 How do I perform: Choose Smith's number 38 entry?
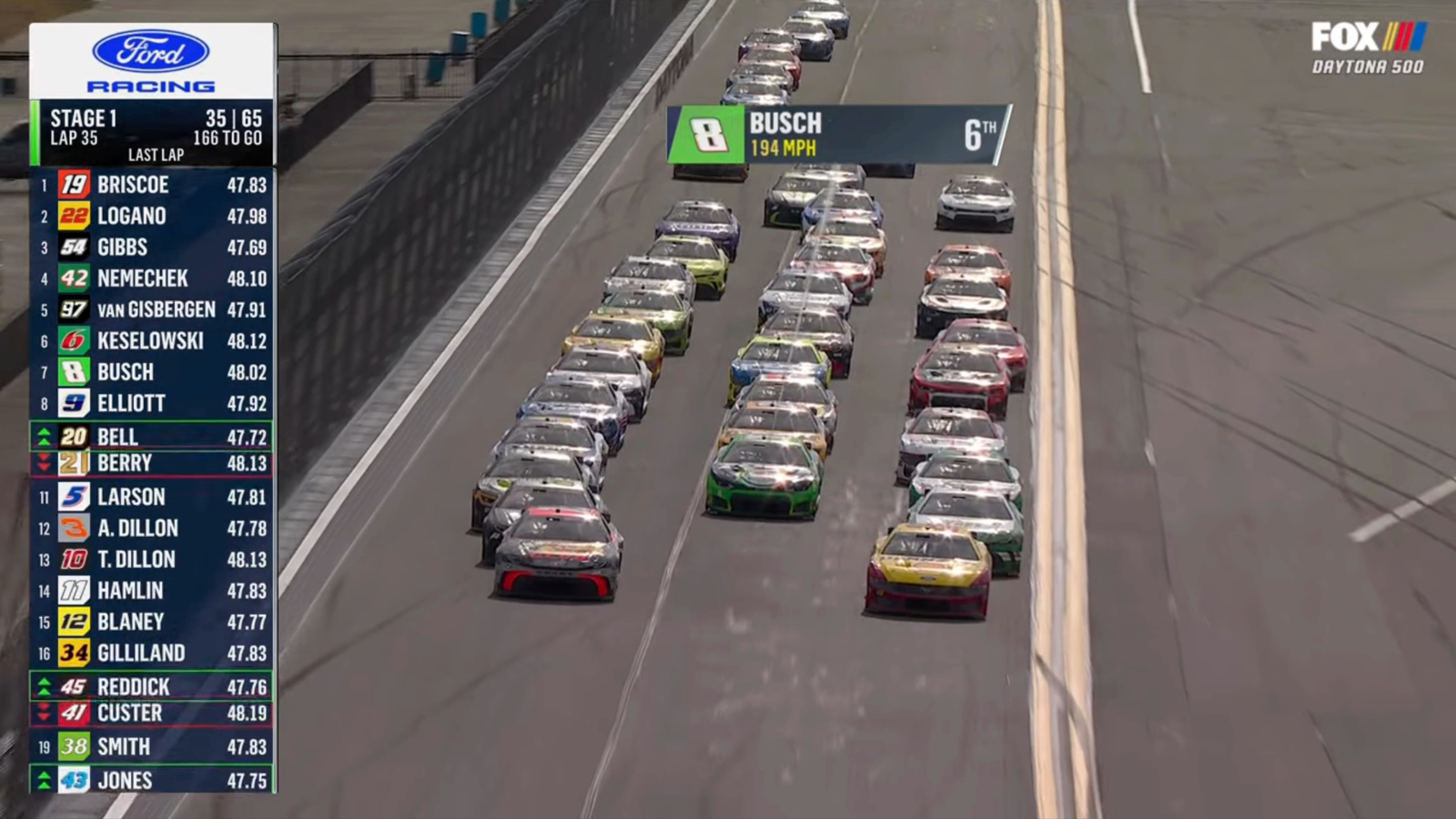(x=153, y=747)
